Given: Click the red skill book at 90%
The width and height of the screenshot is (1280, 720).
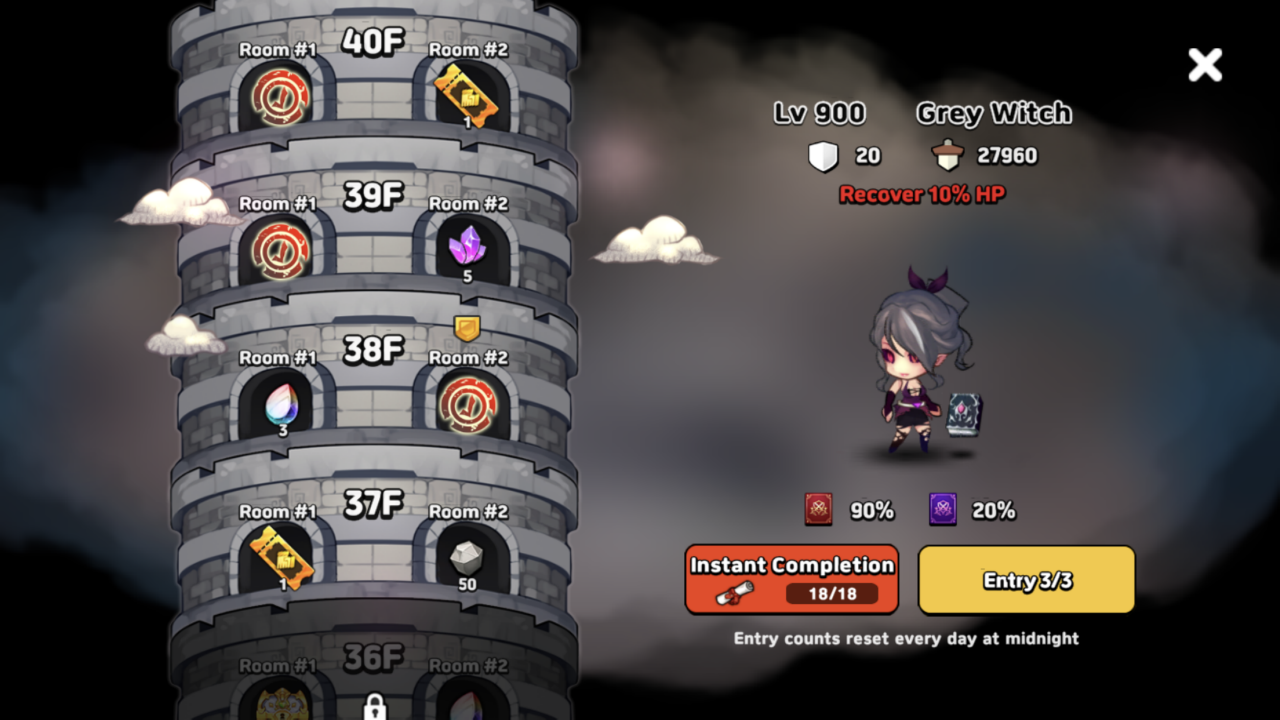Looking at the screenshot, I should coord(817,509).
